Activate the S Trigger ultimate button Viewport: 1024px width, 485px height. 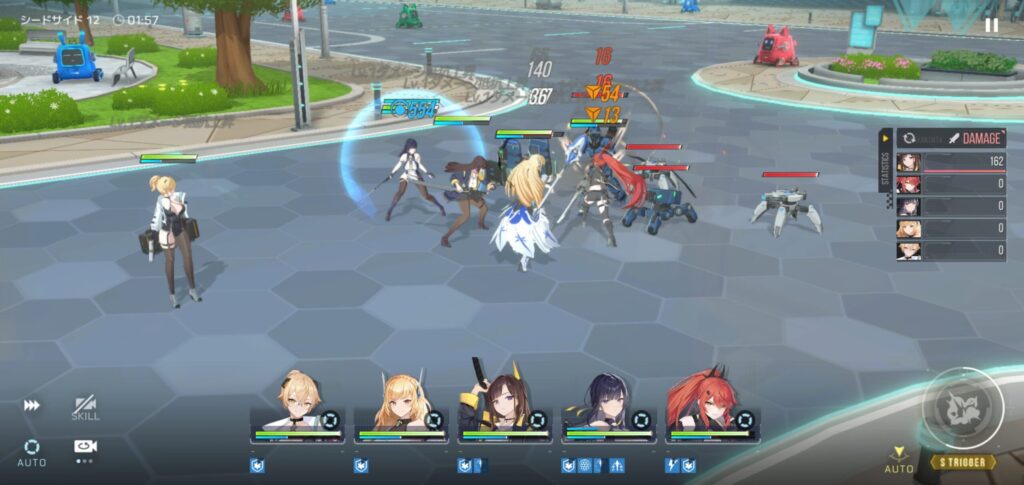click(x=962, y=410)
